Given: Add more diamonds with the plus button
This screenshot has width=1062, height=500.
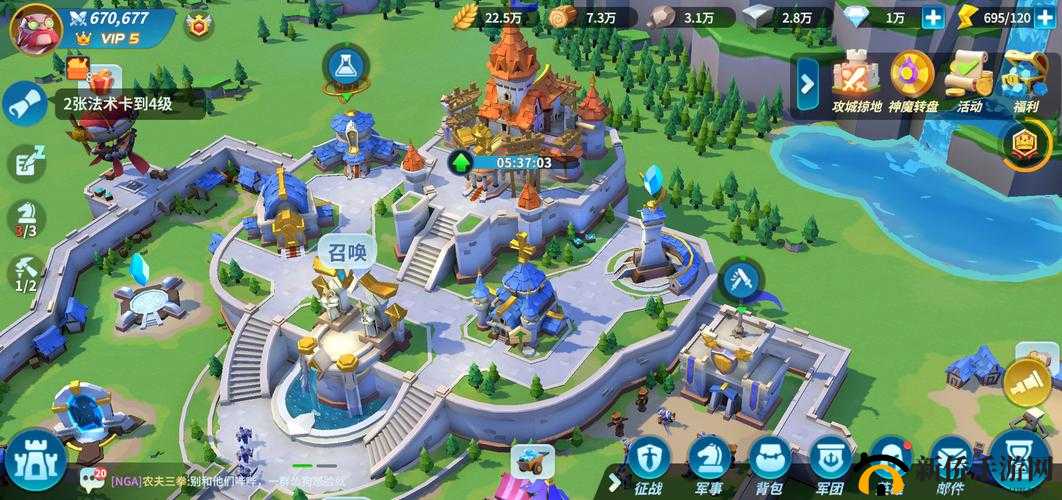Looking at the screenshot, I should click(932, 17).
